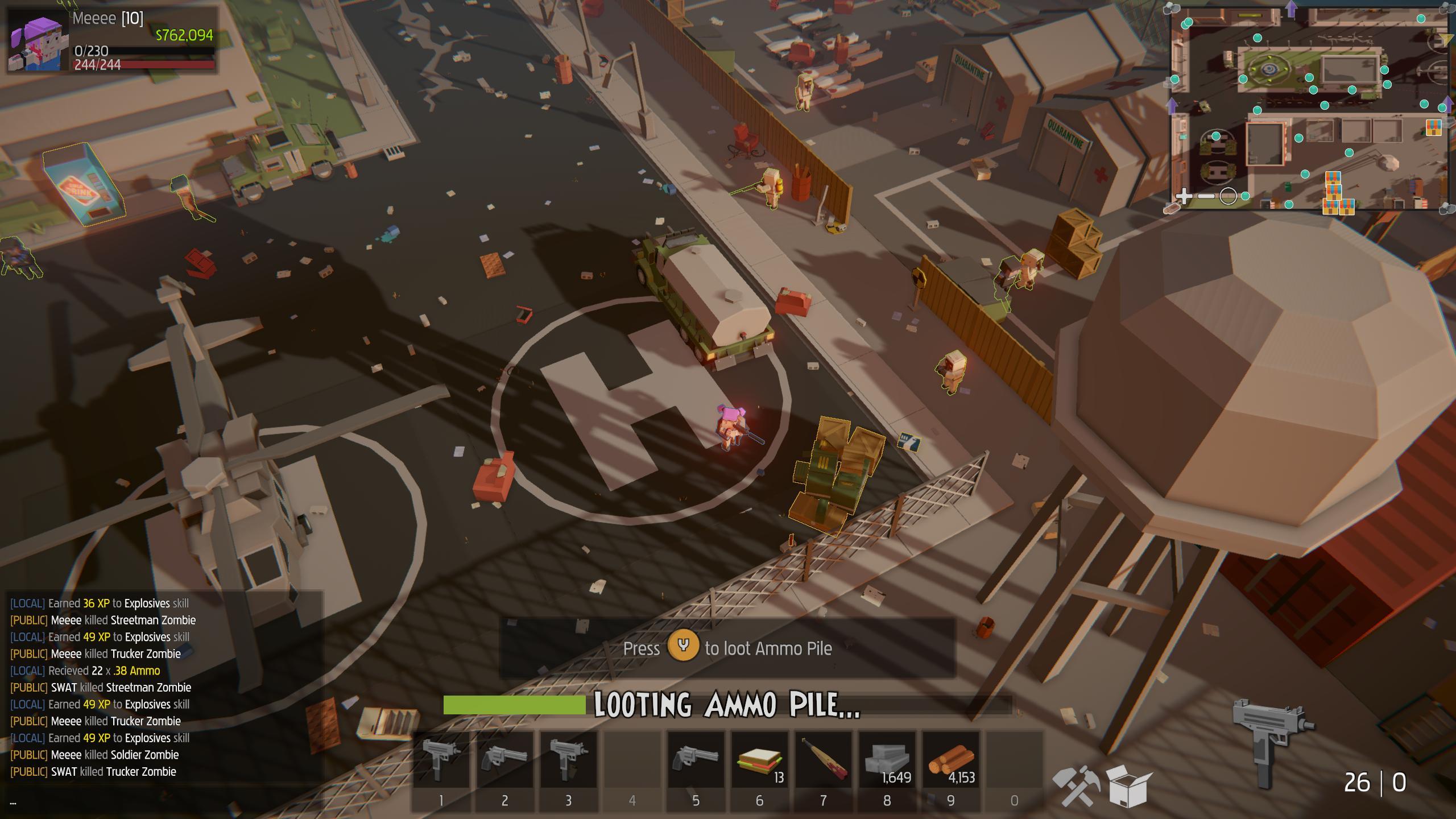Select the lone shop marker on minimap's right edge
The image size is (1456, 819).
pos(1433,127)
